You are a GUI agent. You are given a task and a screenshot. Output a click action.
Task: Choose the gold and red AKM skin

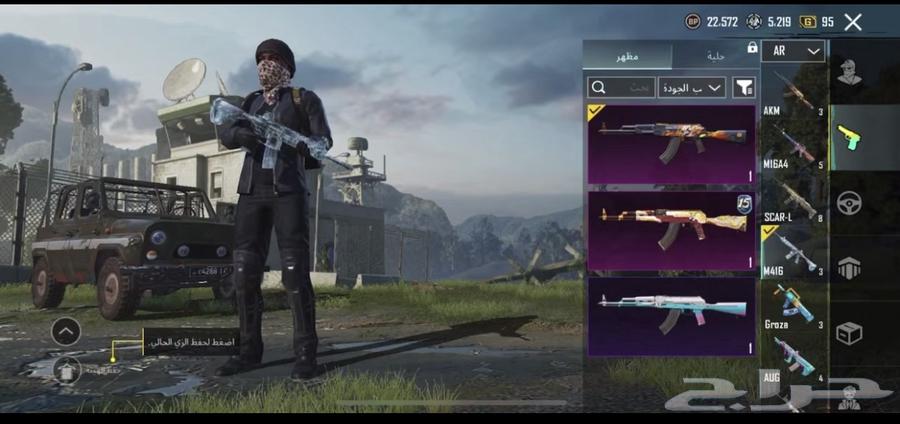(670, 230)
